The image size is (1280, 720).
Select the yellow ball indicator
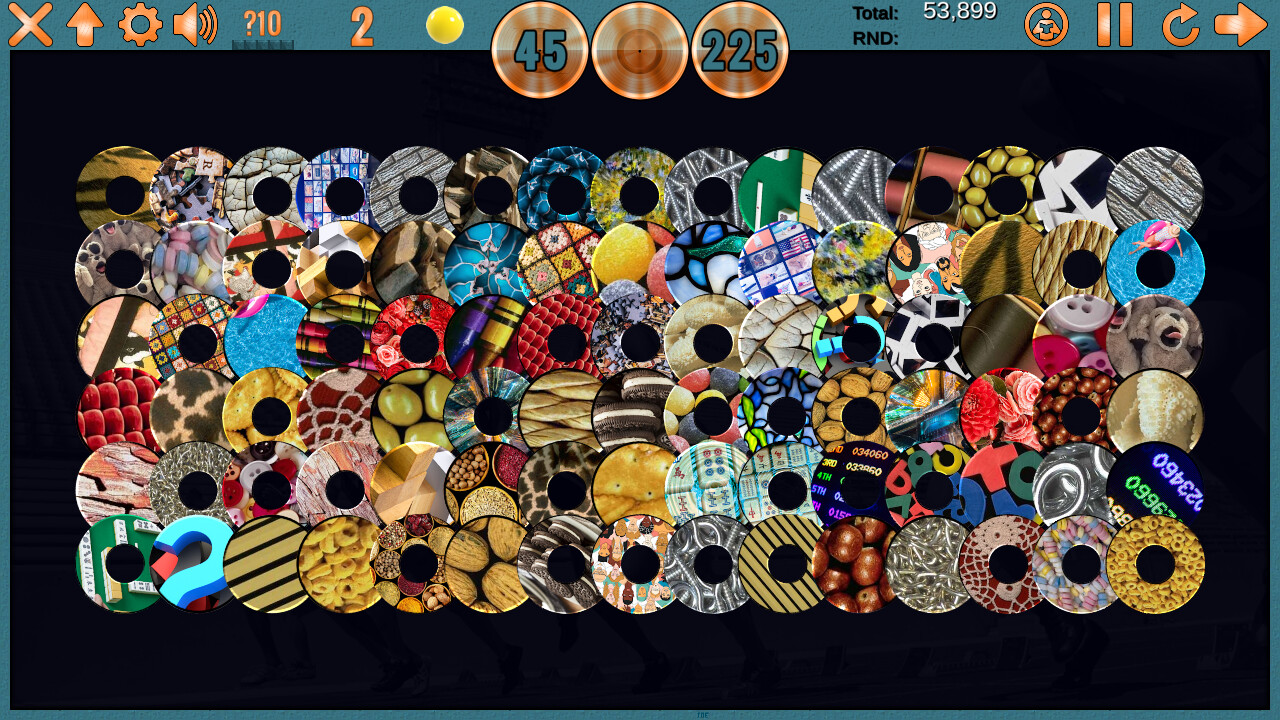pyautogui.click(x=443, y=27)
